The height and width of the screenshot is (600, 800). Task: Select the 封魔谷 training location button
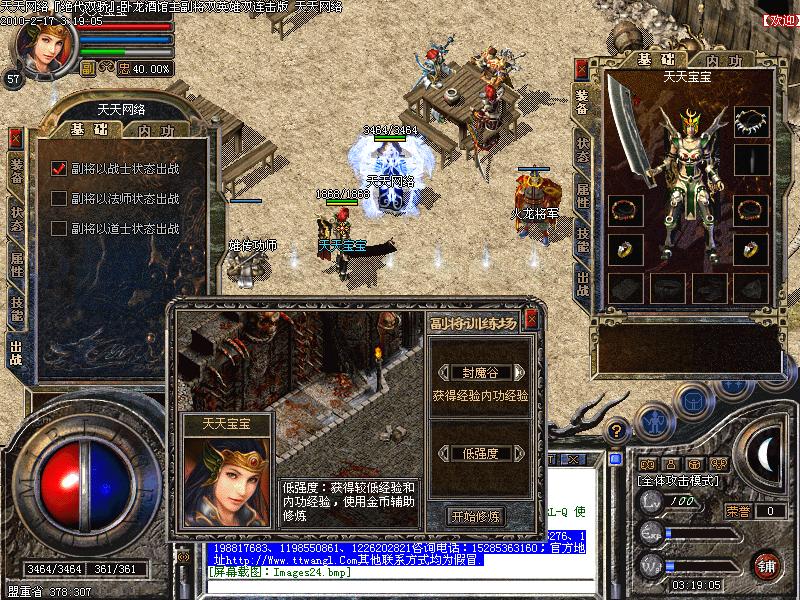tap(479, 373)
